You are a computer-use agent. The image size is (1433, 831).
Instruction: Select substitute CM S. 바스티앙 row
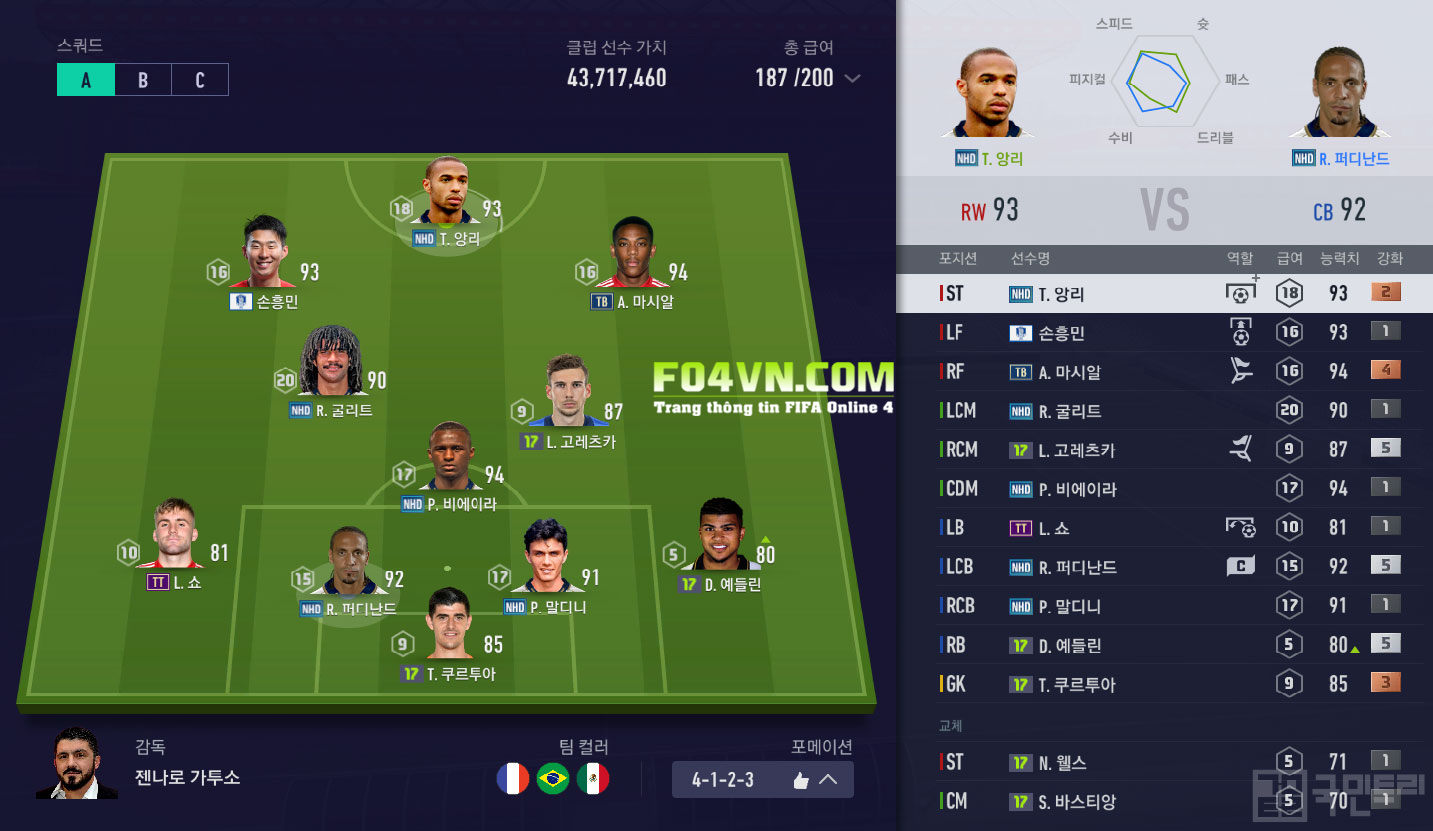click(x=1165, y=802)
